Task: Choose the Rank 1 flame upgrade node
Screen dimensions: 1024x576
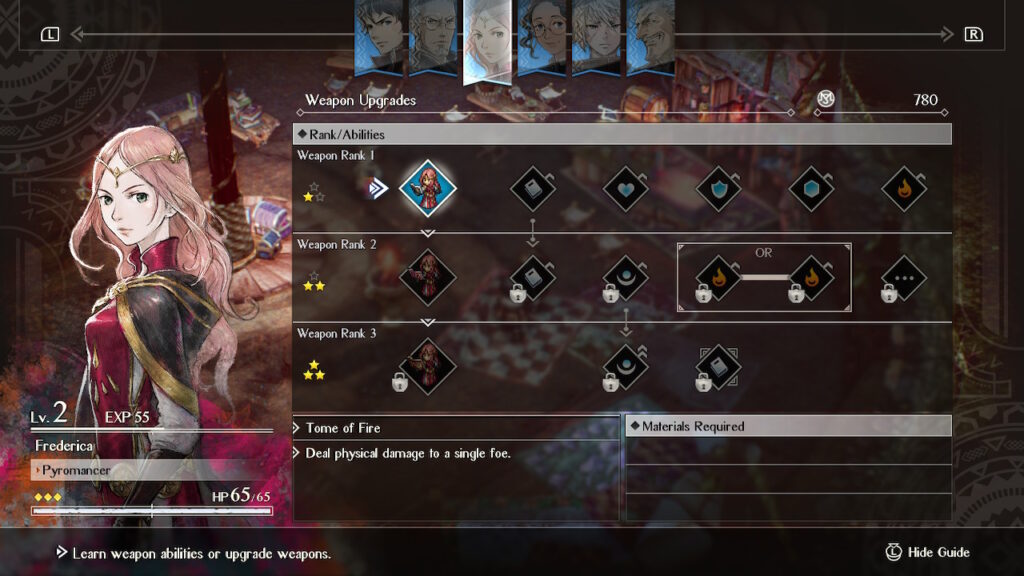Action: 904,188
